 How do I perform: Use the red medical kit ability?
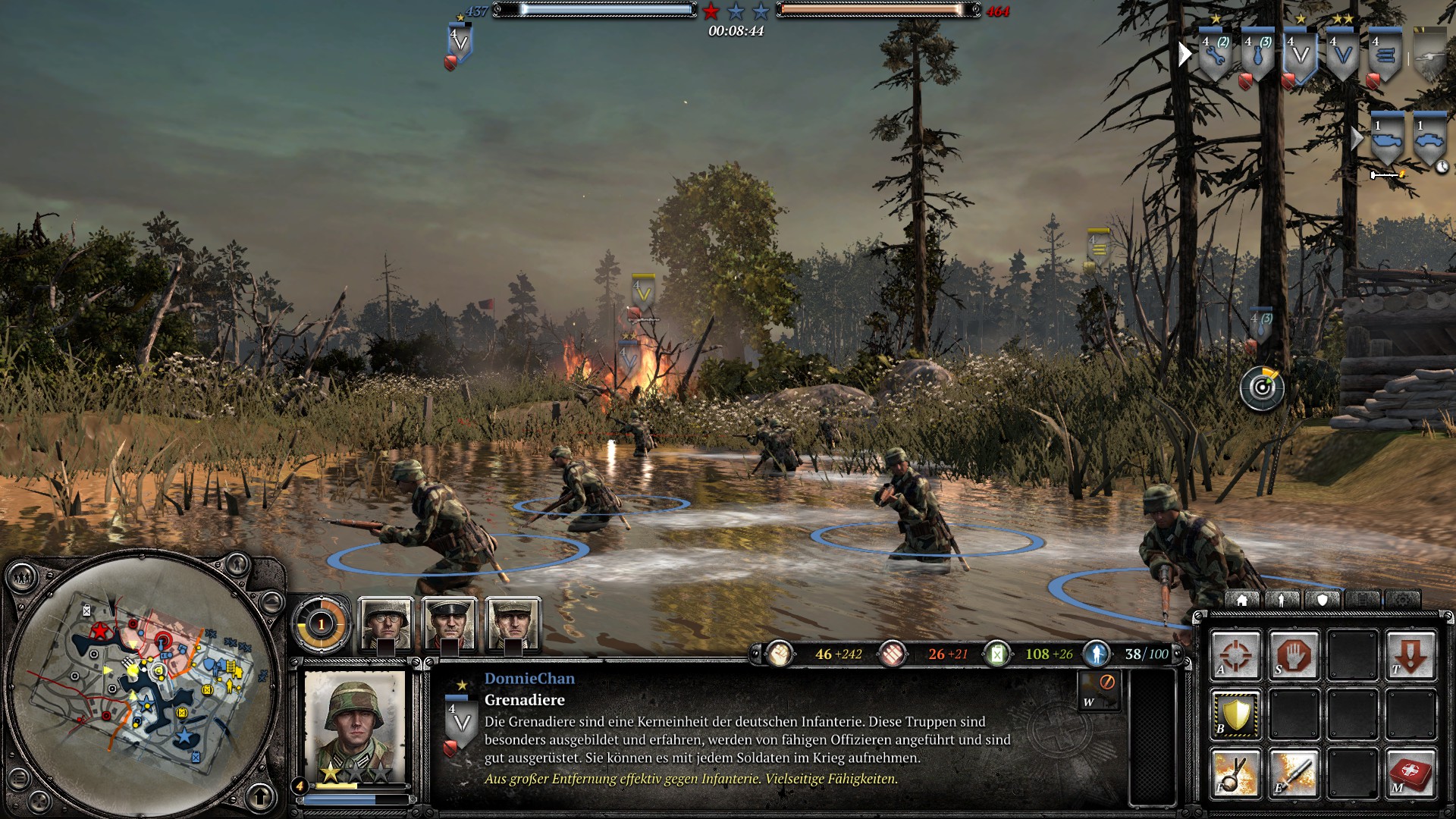coord(1410,773)
